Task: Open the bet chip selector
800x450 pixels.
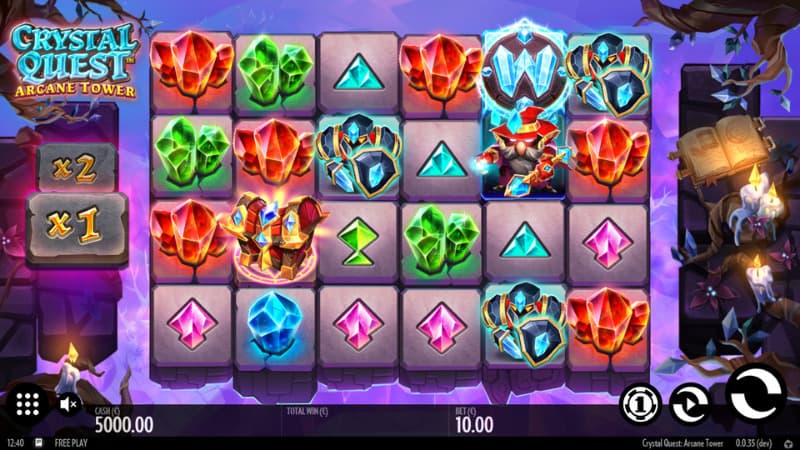Action: [x=639, y=404]
